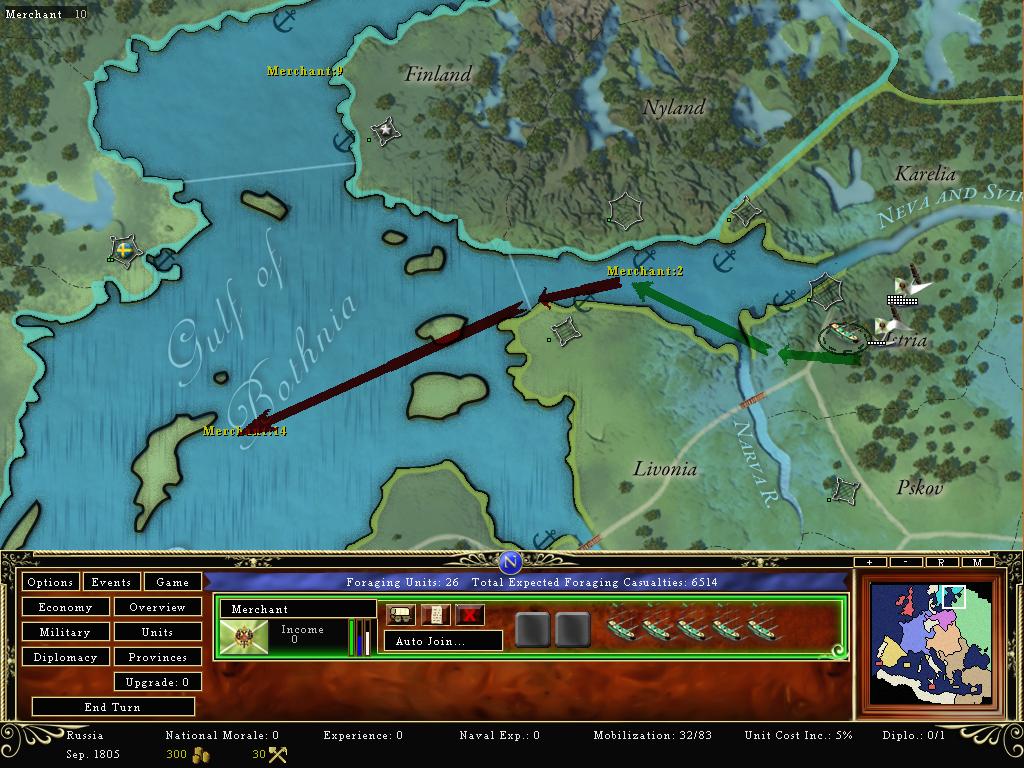Open the Economy screen
This screenshot has width=1024, height=768.
tap(65, 607)
